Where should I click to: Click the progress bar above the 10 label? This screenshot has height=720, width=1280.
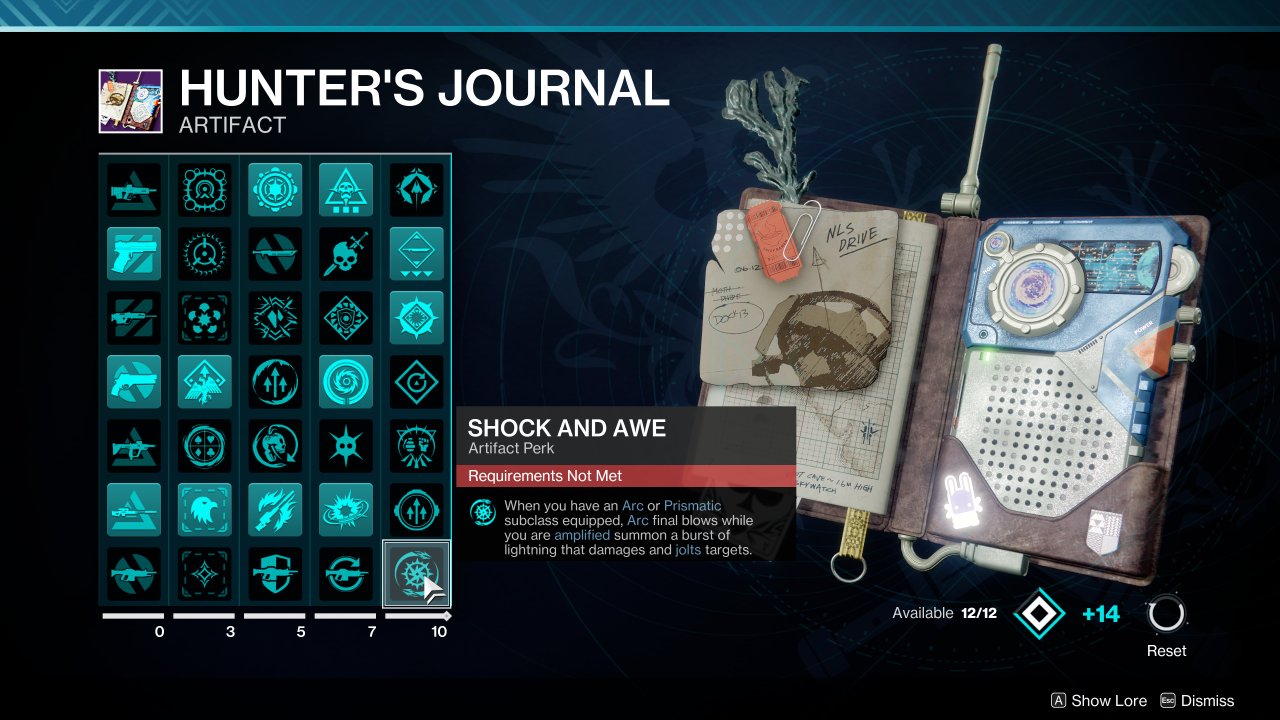pyautogui.click(x=416, y=617)
